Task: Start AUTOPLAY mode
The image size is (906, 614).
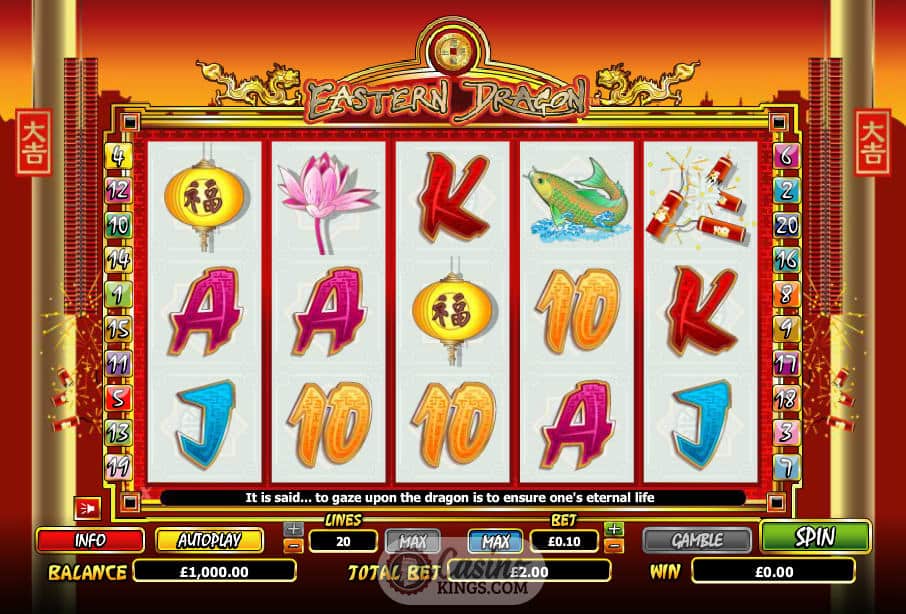Action: click(x=209, y=540)
